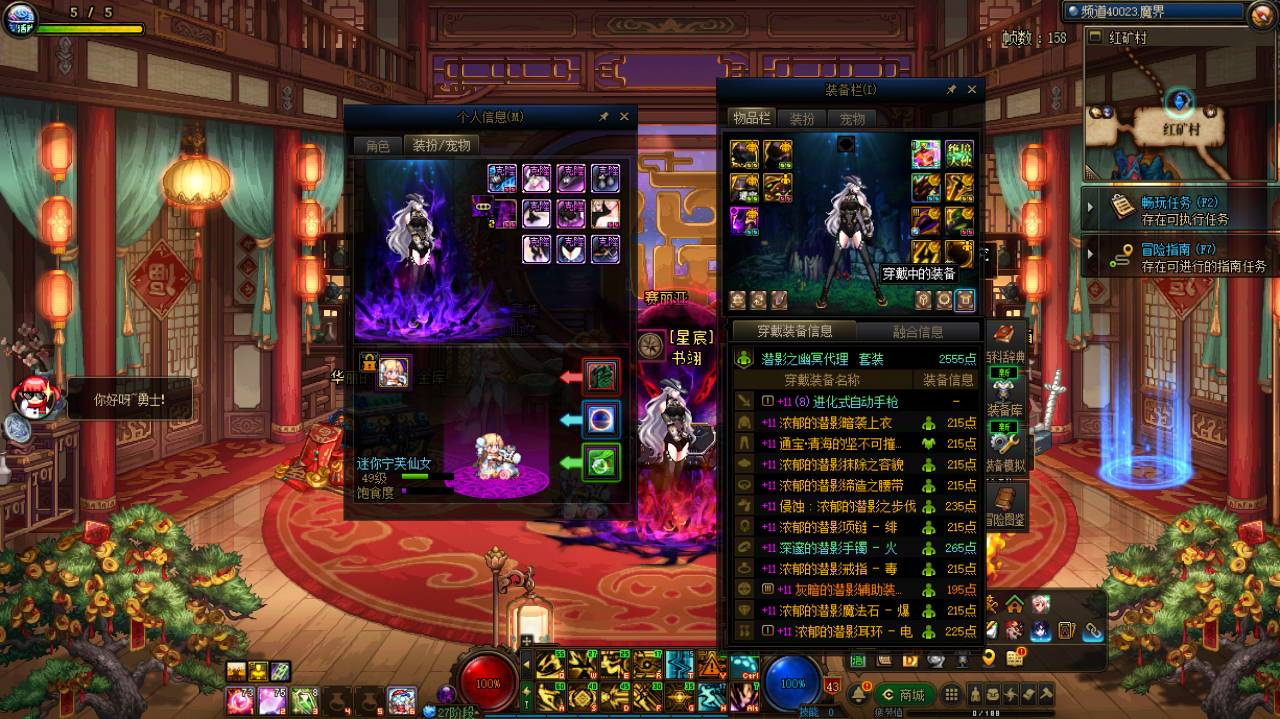Open the 装备库 equipment storage icon

[x=1003, y=392]
